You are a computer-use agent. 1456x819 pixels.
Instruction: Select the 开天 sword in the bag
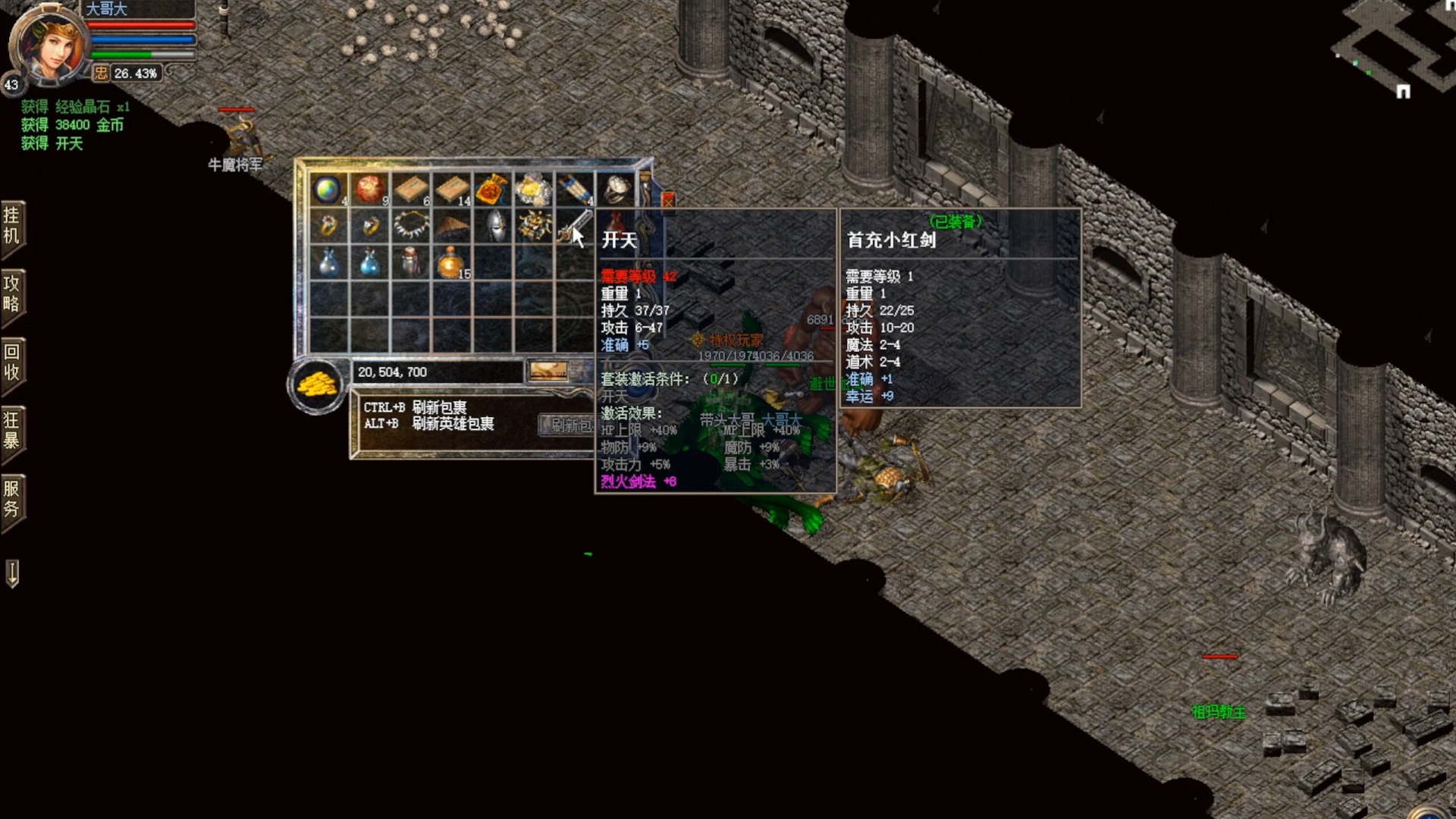(574, 225)
